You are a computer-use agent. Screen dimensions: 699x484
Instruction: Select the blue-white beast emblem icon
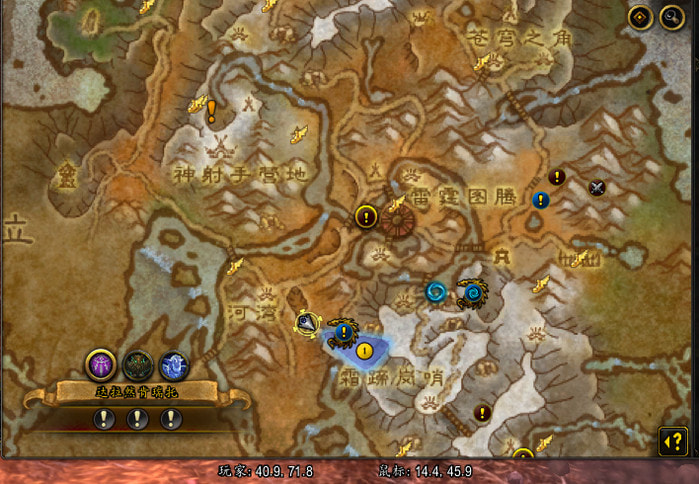[x=173, y=366]
